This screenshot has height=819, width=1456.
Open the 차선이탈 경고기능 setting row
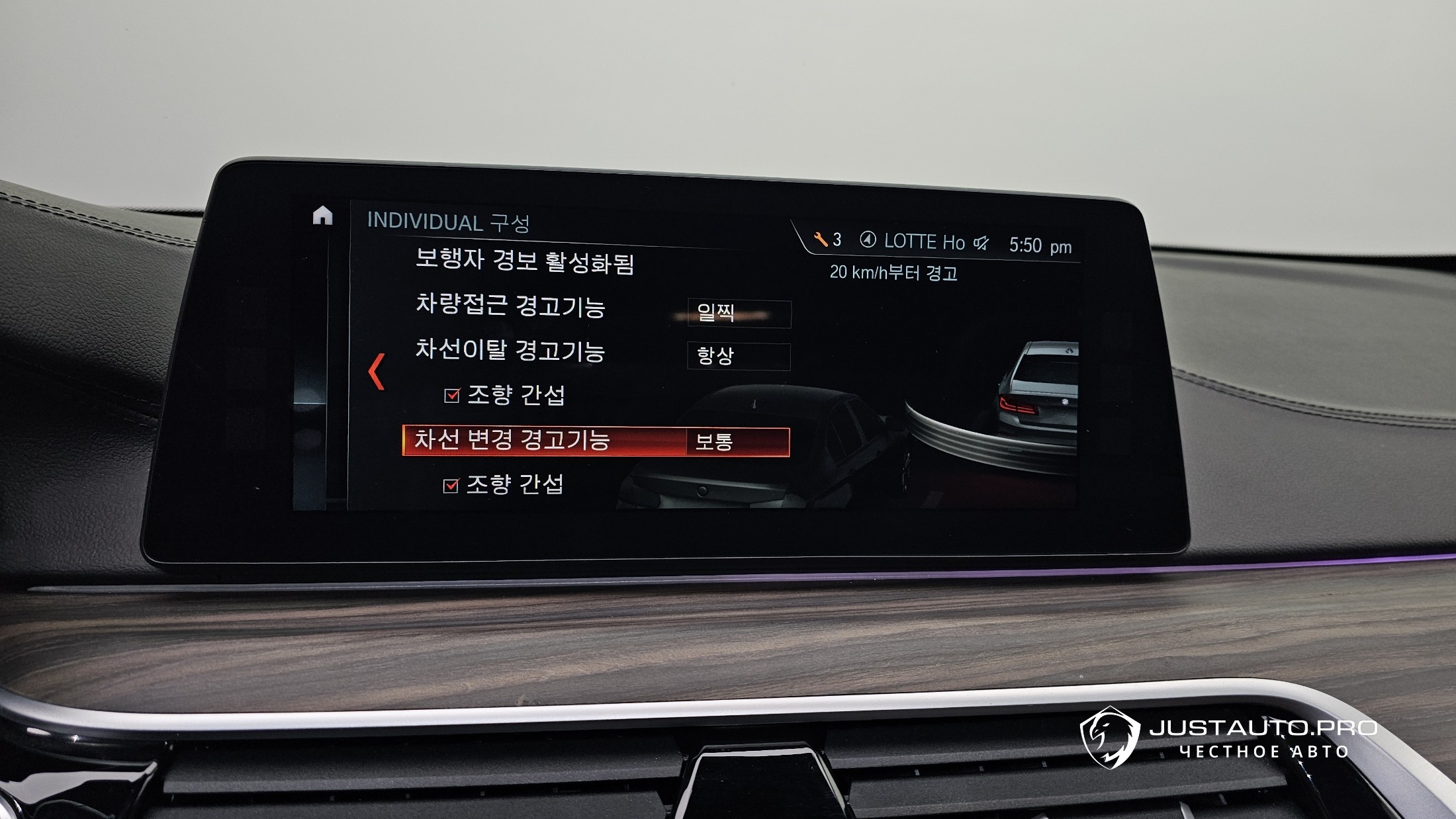click(x=510, y=351)
